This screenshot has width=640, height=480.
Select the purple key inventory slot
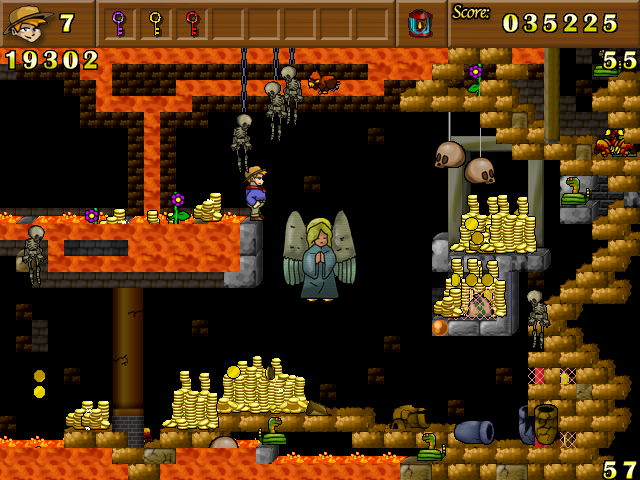(x=119, y=22)
